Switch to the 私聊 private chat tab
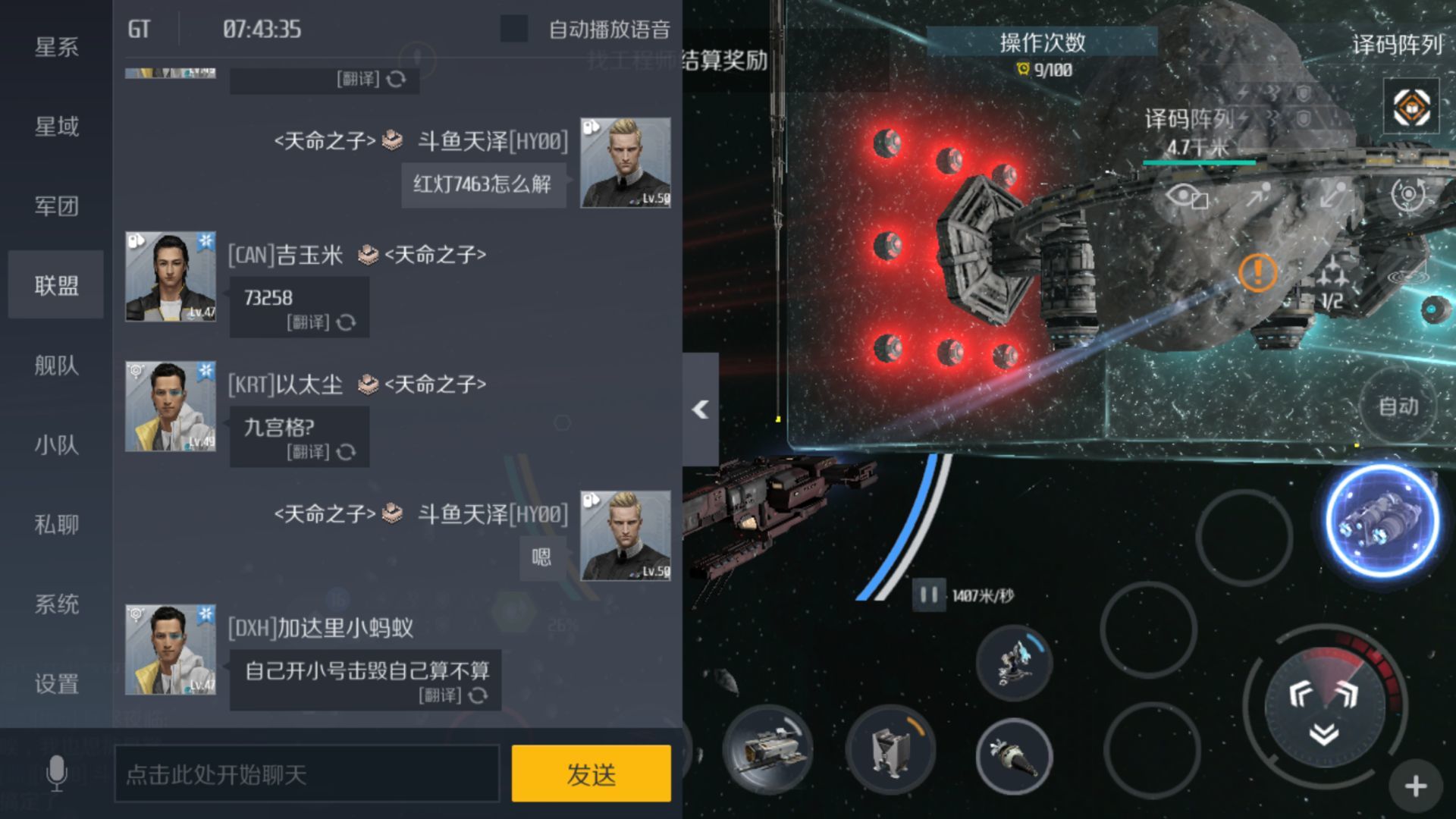This screenshot has width=1456, height=819. coord(57,525)
